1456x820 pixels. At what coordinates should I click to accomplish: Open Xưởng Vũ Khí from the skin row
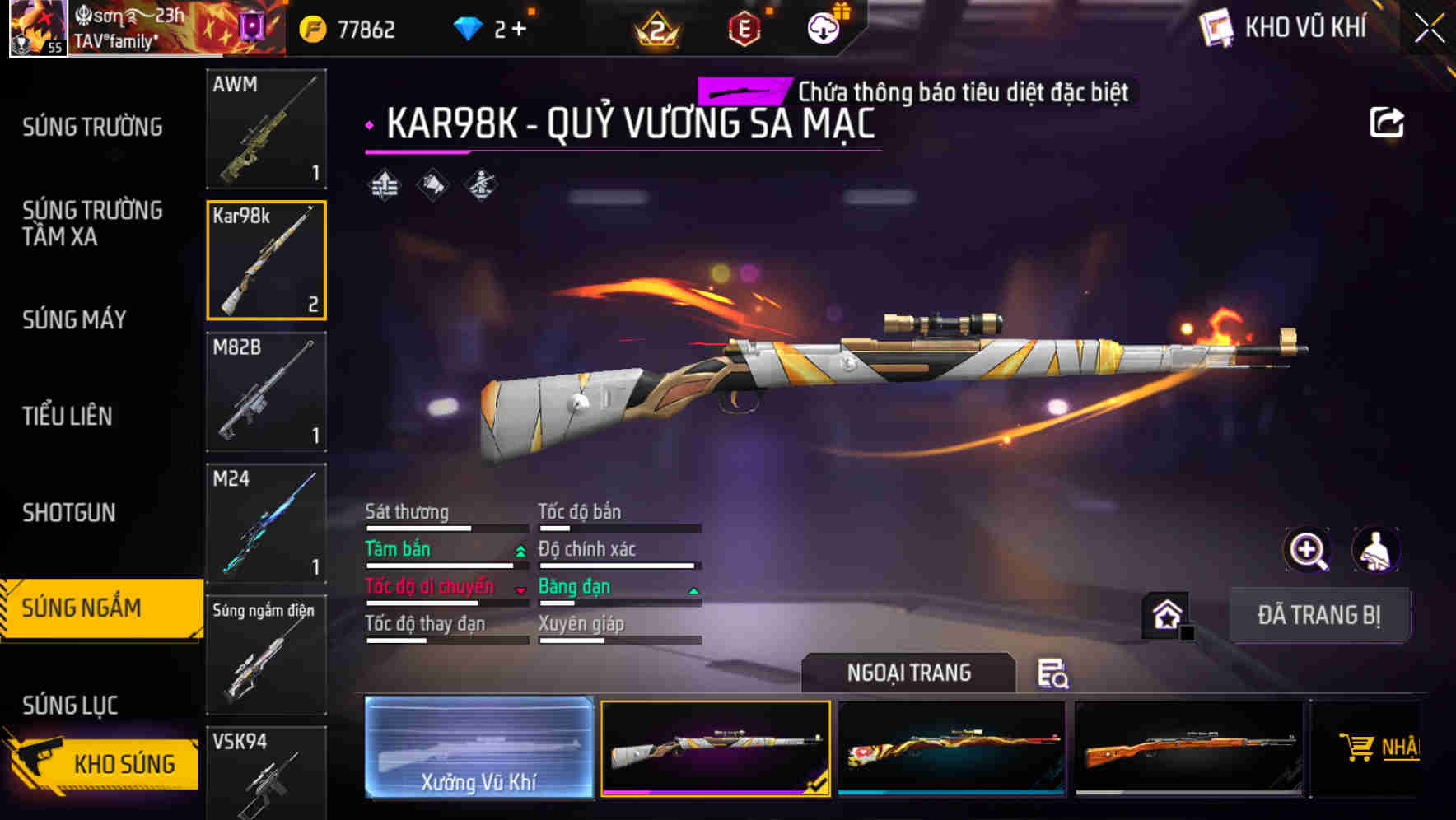point(478,750)
